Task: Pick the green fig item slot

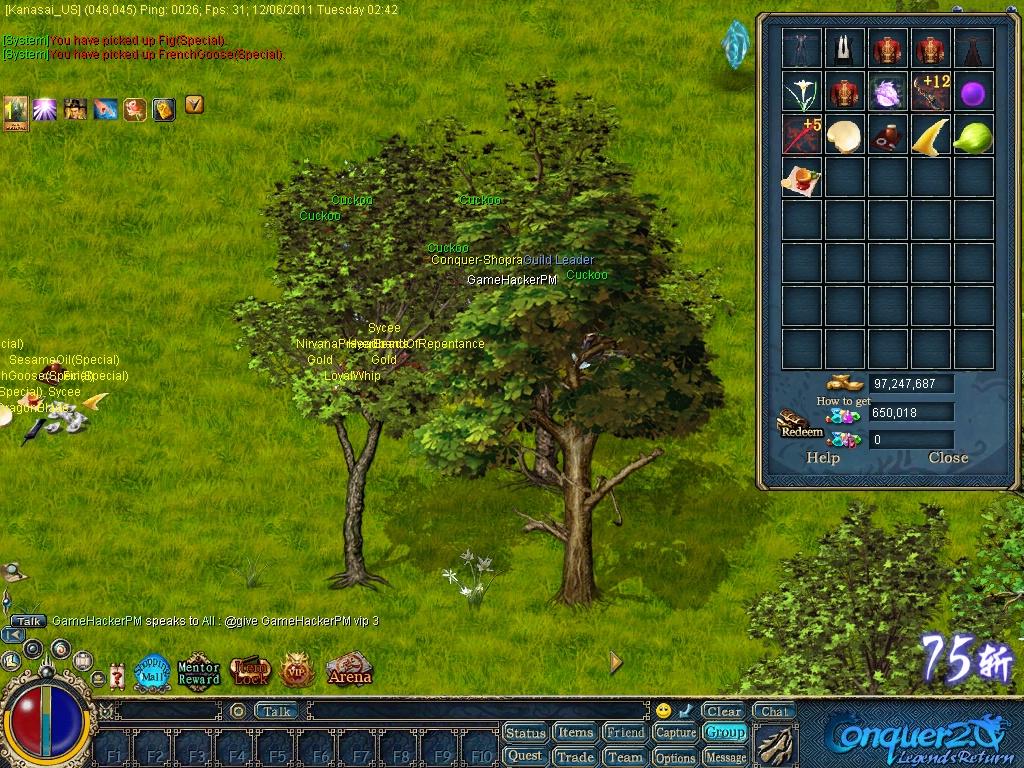Action: point(974,135)
